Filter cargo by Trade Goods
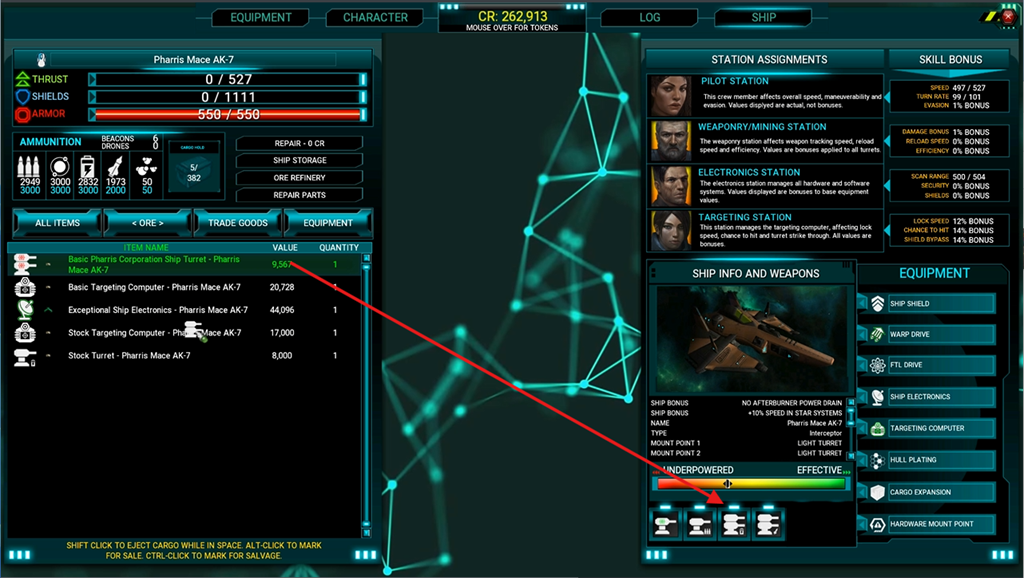Image resolution: width=1024 pixels, height=578 pixels. 238,222
